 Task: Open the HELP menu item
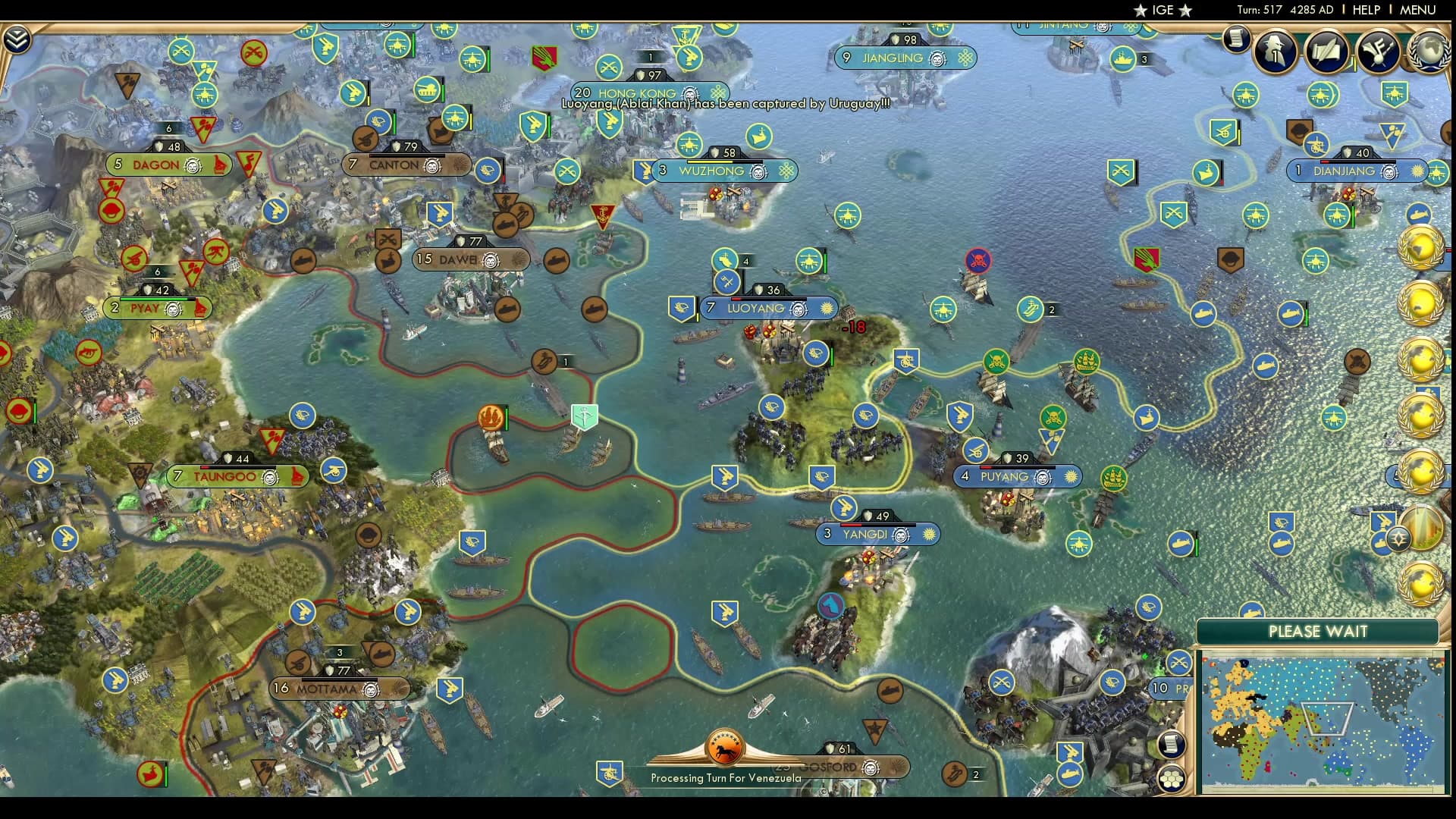pyautogui.click(x=1366, y=10)
